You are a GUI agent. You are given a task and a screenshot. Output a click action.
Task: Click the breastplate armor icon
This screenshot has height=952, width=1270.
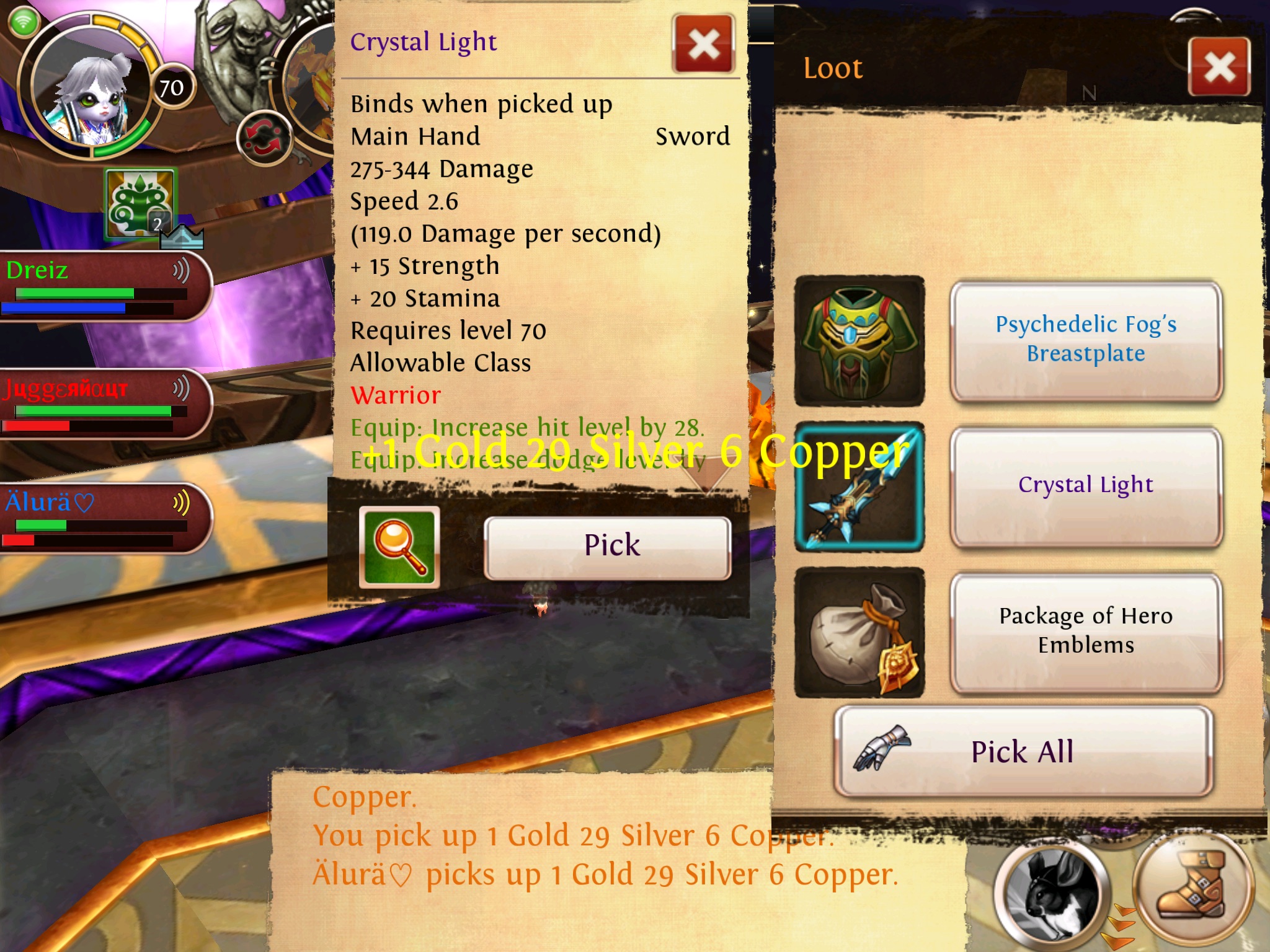859,341
